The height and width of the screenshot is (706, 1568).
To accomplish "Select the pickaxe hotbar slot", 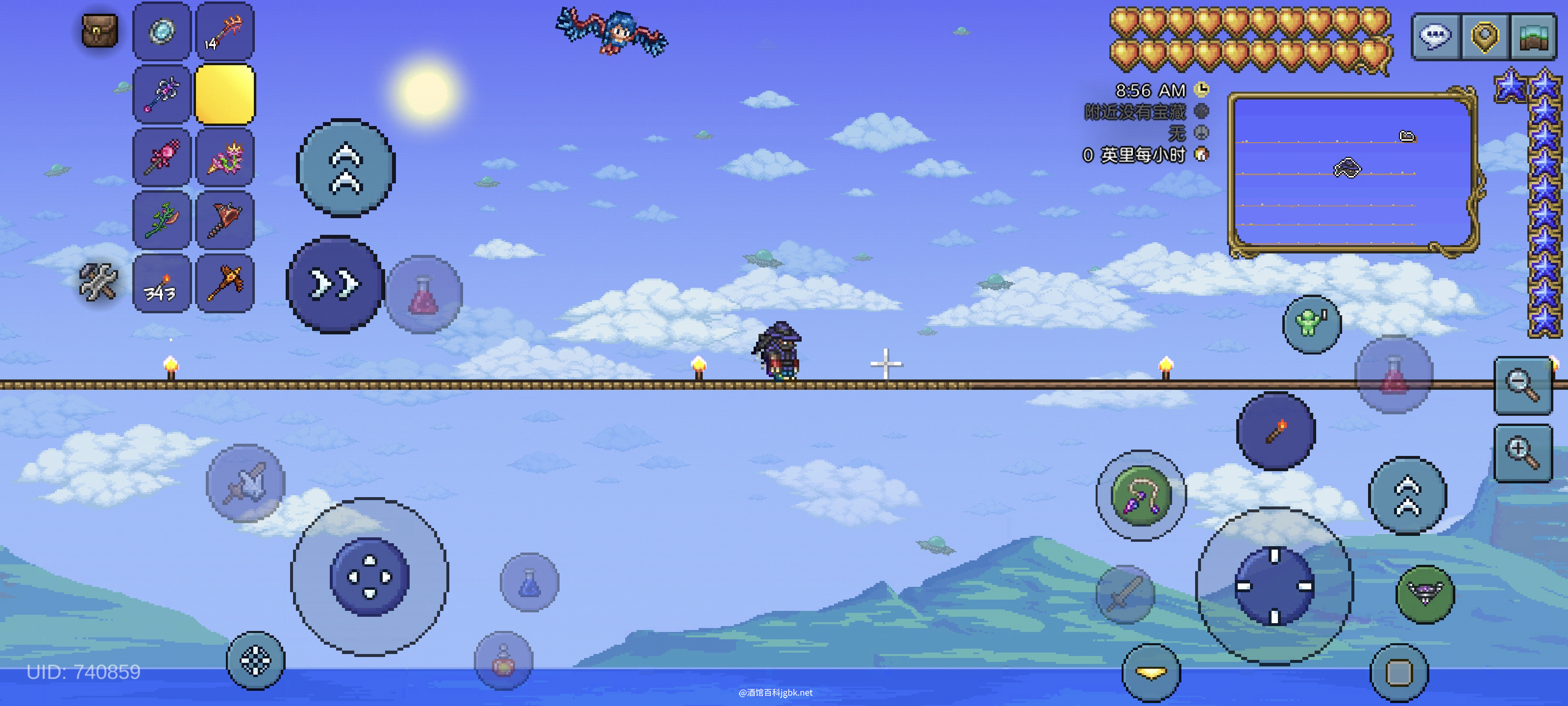I will (224, 284).
